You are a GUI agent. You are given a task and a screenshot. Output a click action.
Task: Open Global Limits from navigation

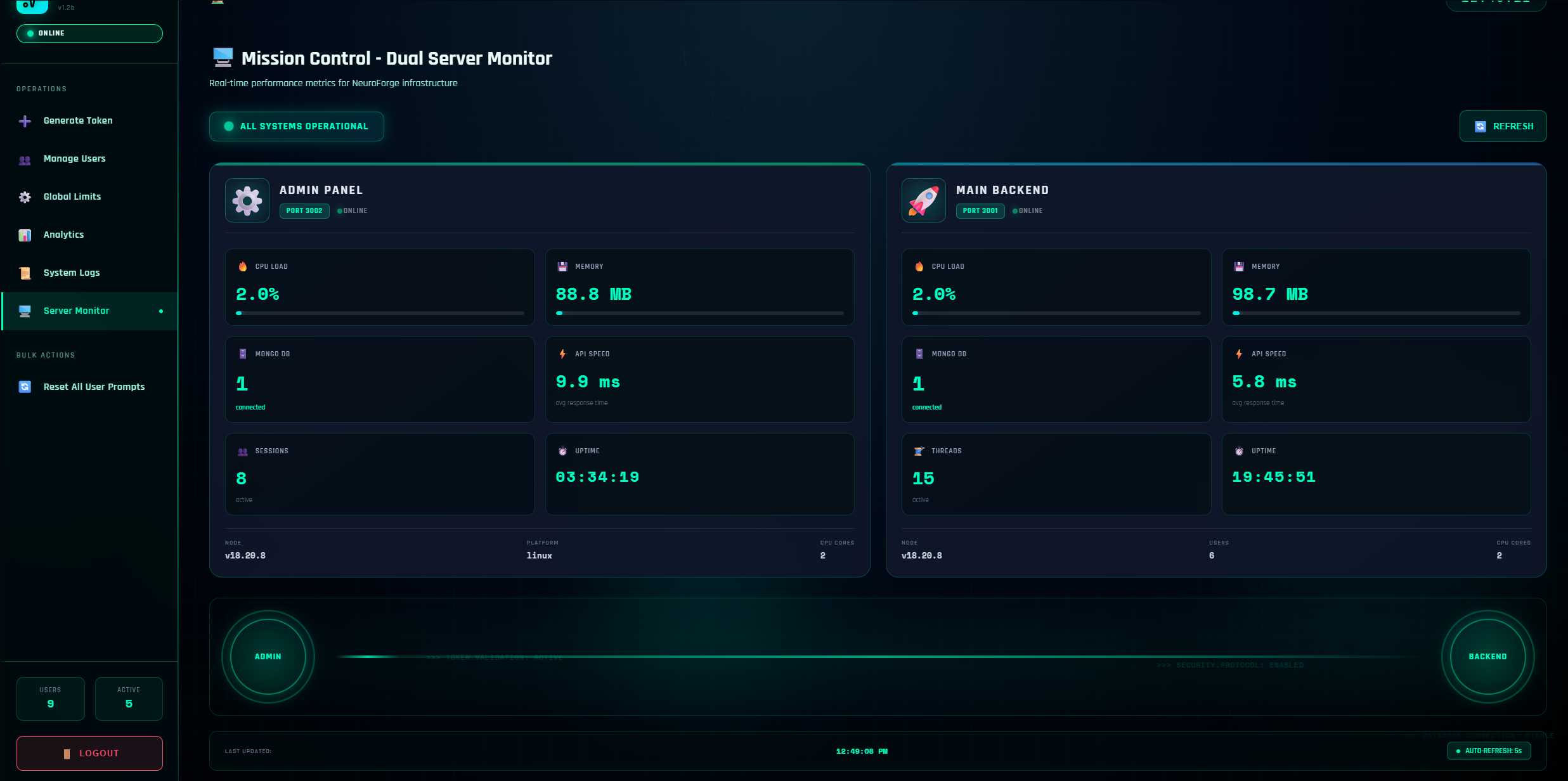[x=72, y=197]
